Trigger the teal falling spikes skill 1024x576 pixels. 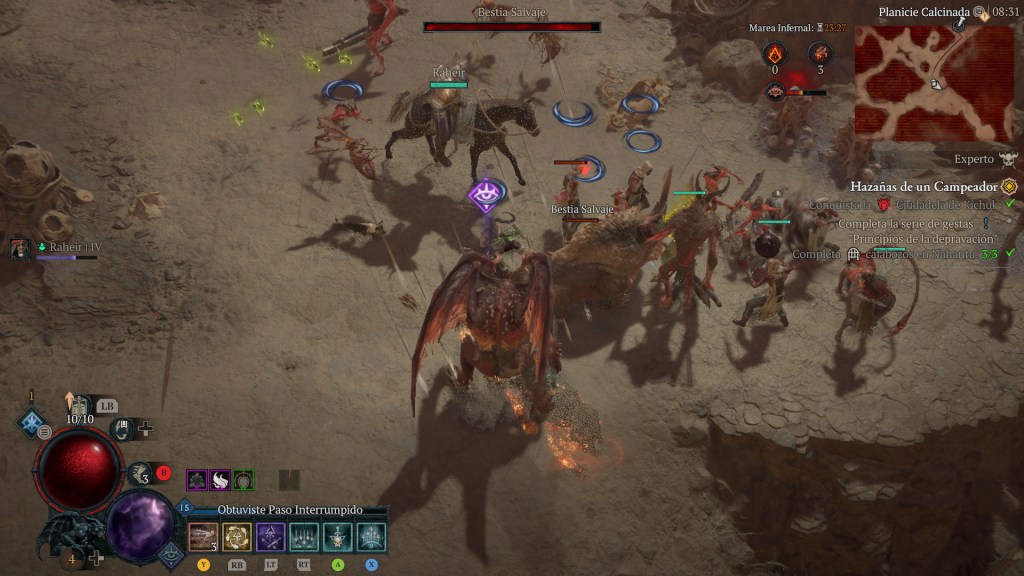[x=304, y=537]
